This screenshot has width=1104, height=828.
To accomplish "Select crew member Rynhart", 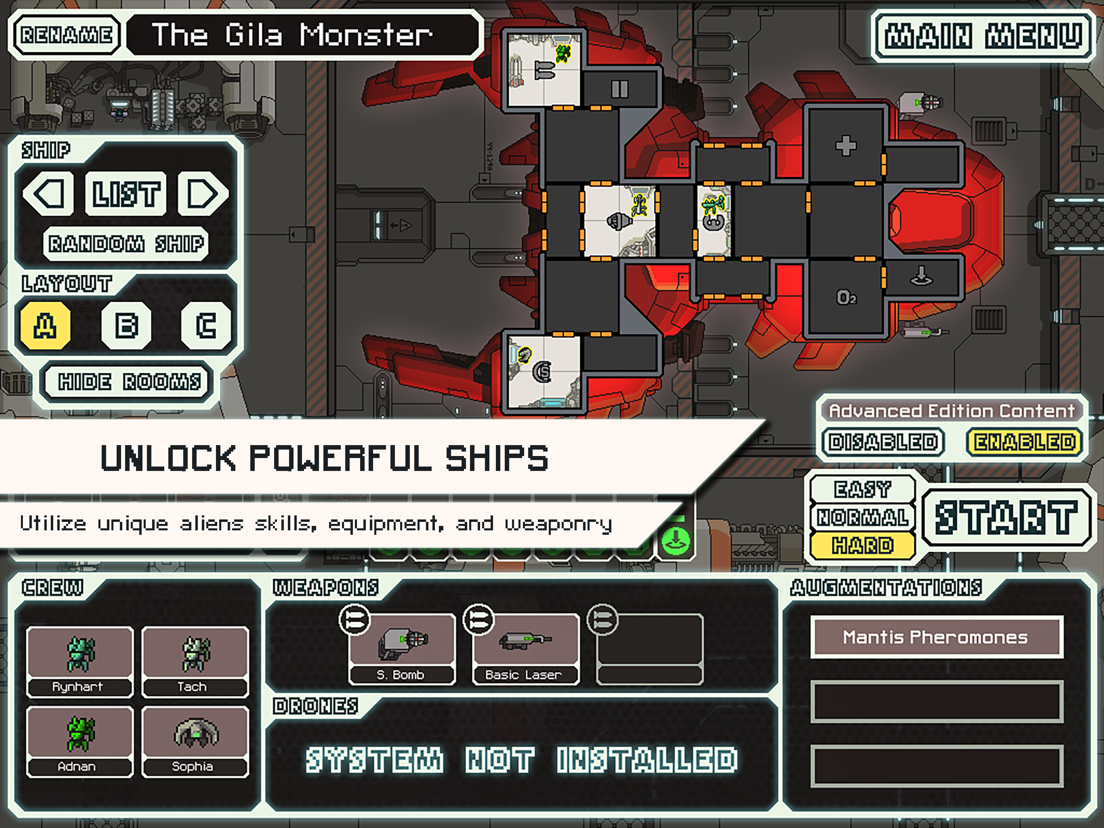I will (x=80, y=661).
